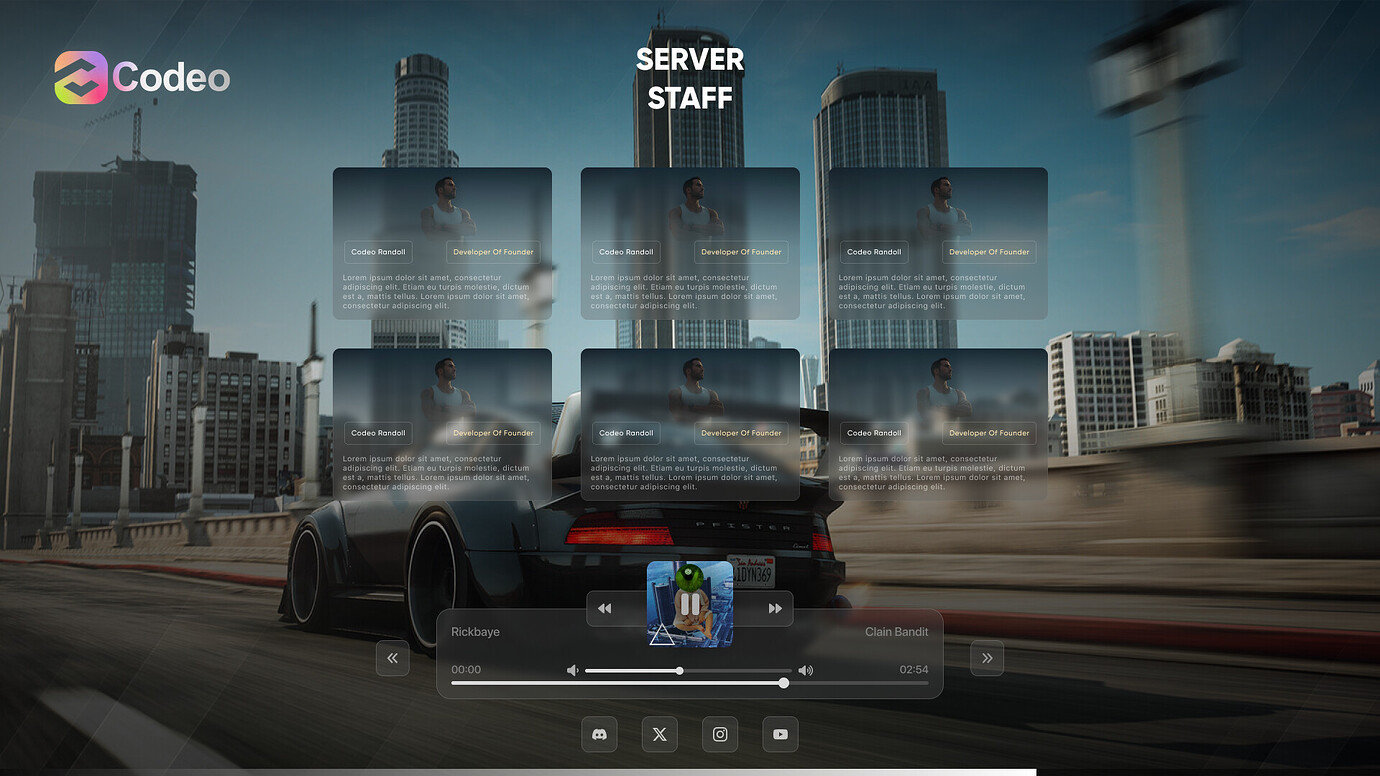Click the left speaker volume icon

coord(571,670)
